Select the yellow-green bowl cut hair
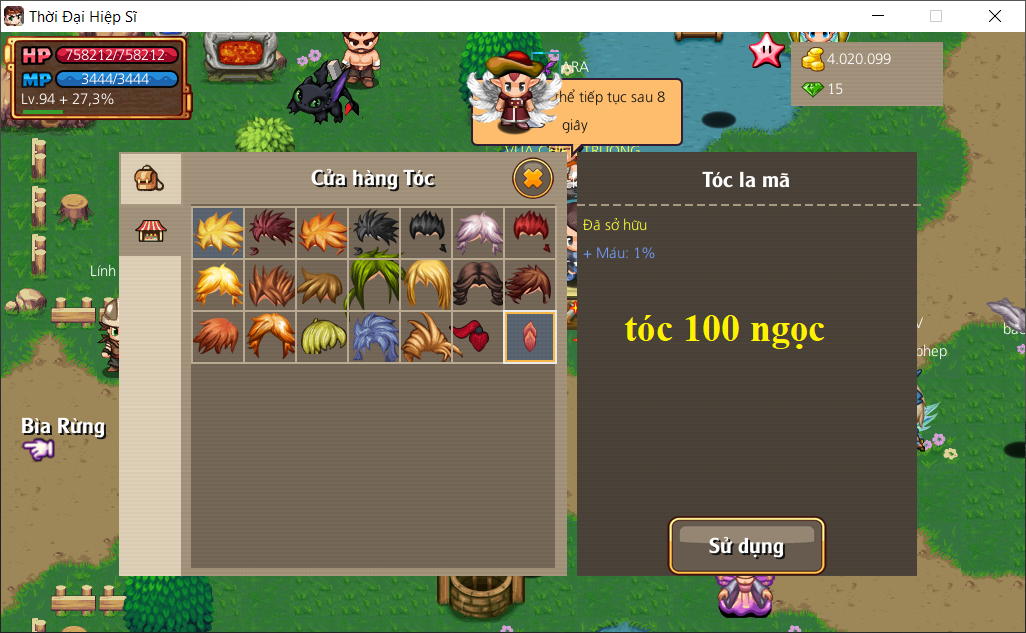Image resolution: width=1026 pixels, height=633 pixels. coord(322,336)
